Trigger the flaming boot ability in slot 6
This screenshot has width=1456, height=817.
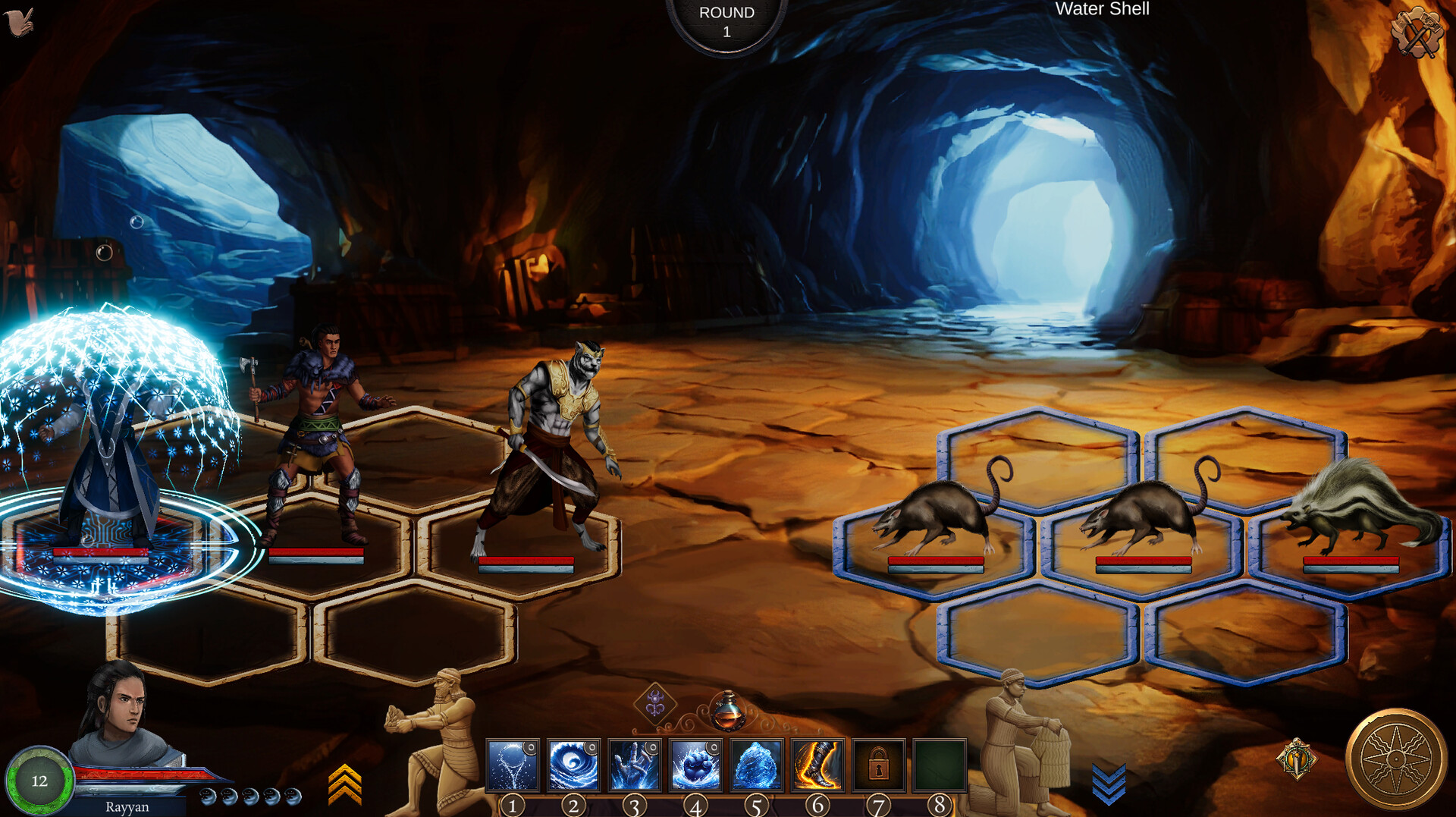(817, 766)
